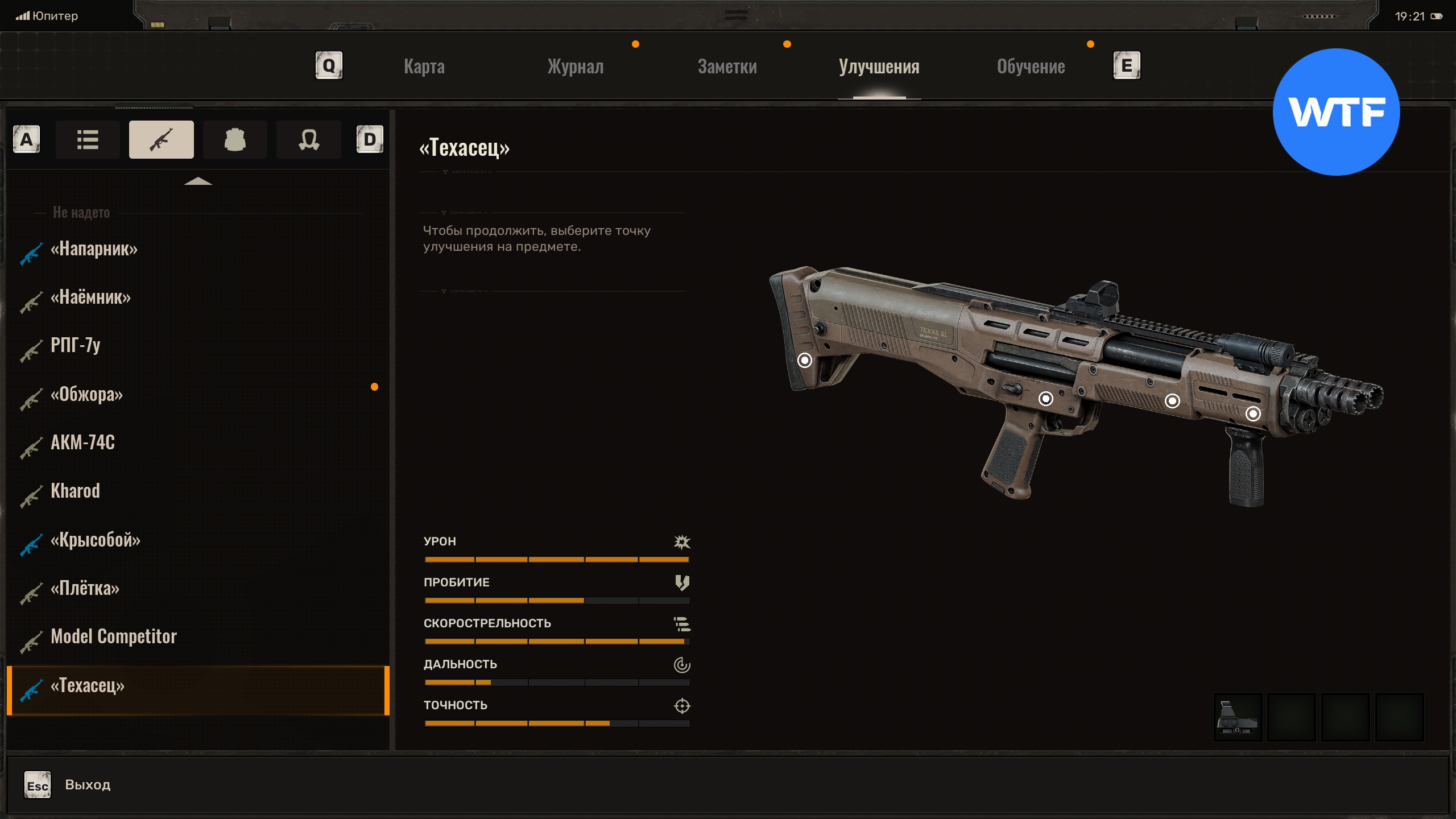
Task: Open the Карта tab
Action: click(424, 67)
